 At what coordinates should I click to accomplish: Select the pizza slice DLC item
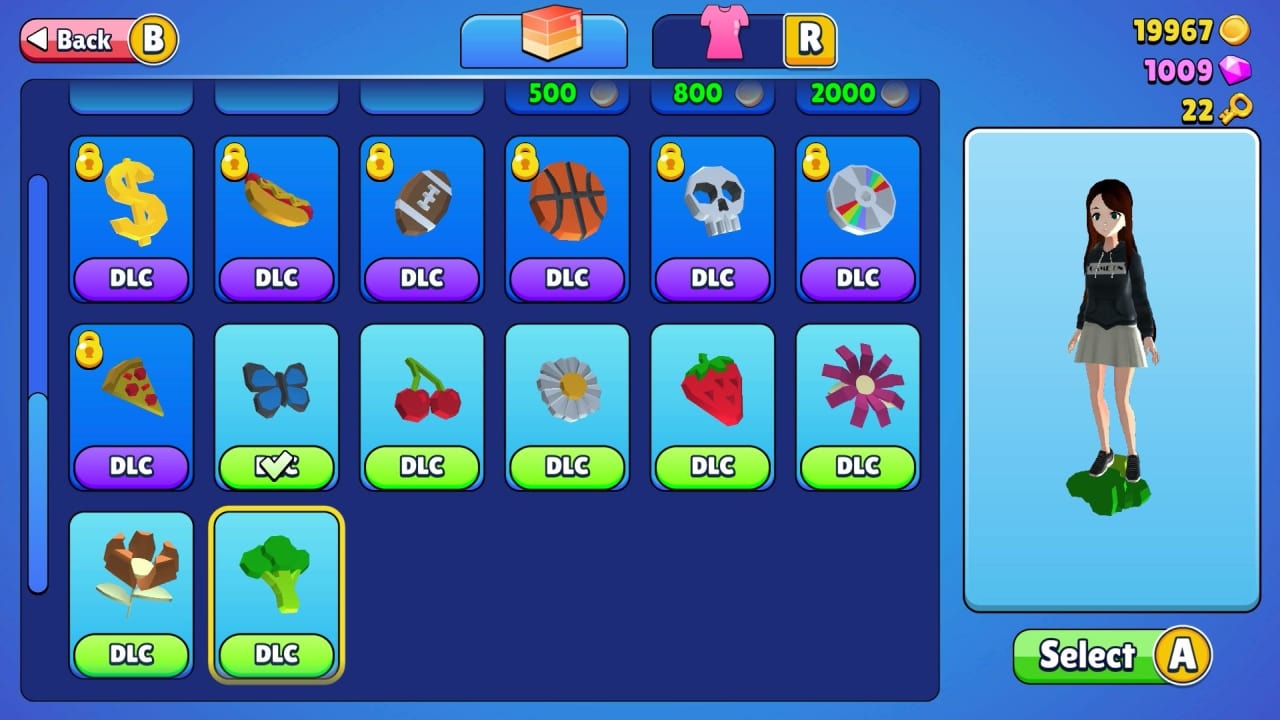point(131,398)
